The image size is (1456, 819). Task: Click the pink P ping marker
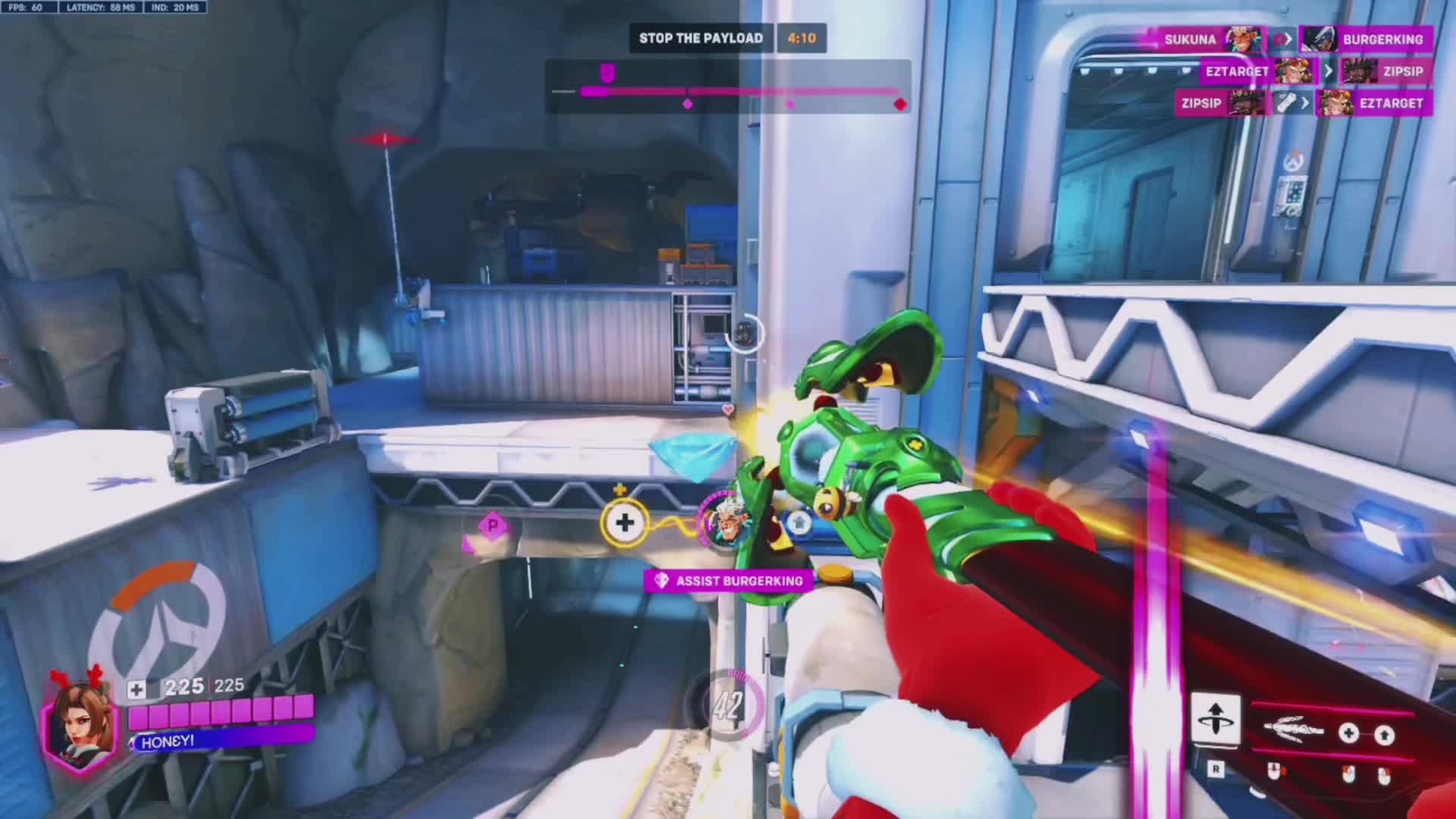click(x=493, y=525)
